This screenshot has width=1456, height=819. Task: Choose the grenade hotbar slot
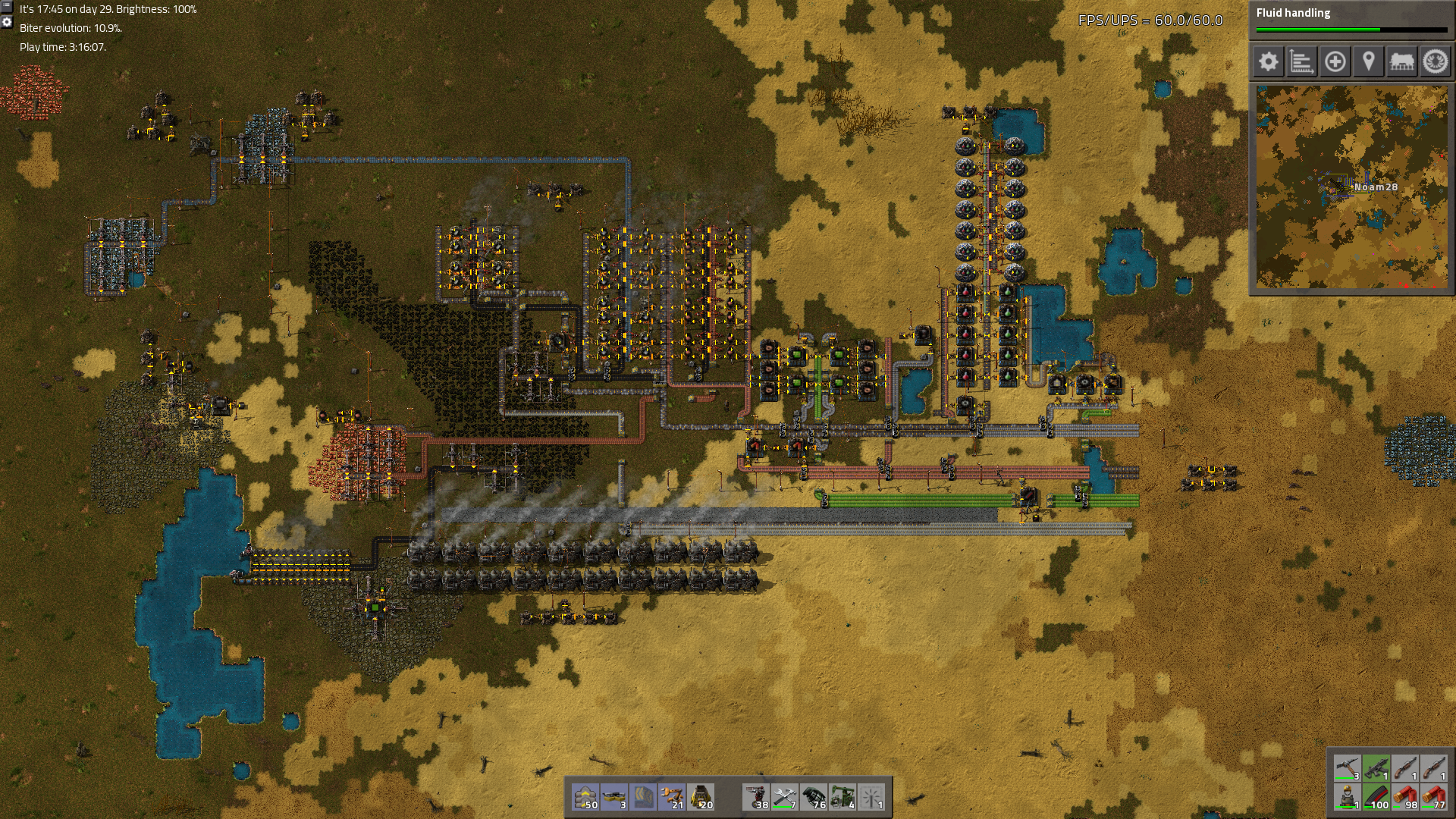point(814,797)
